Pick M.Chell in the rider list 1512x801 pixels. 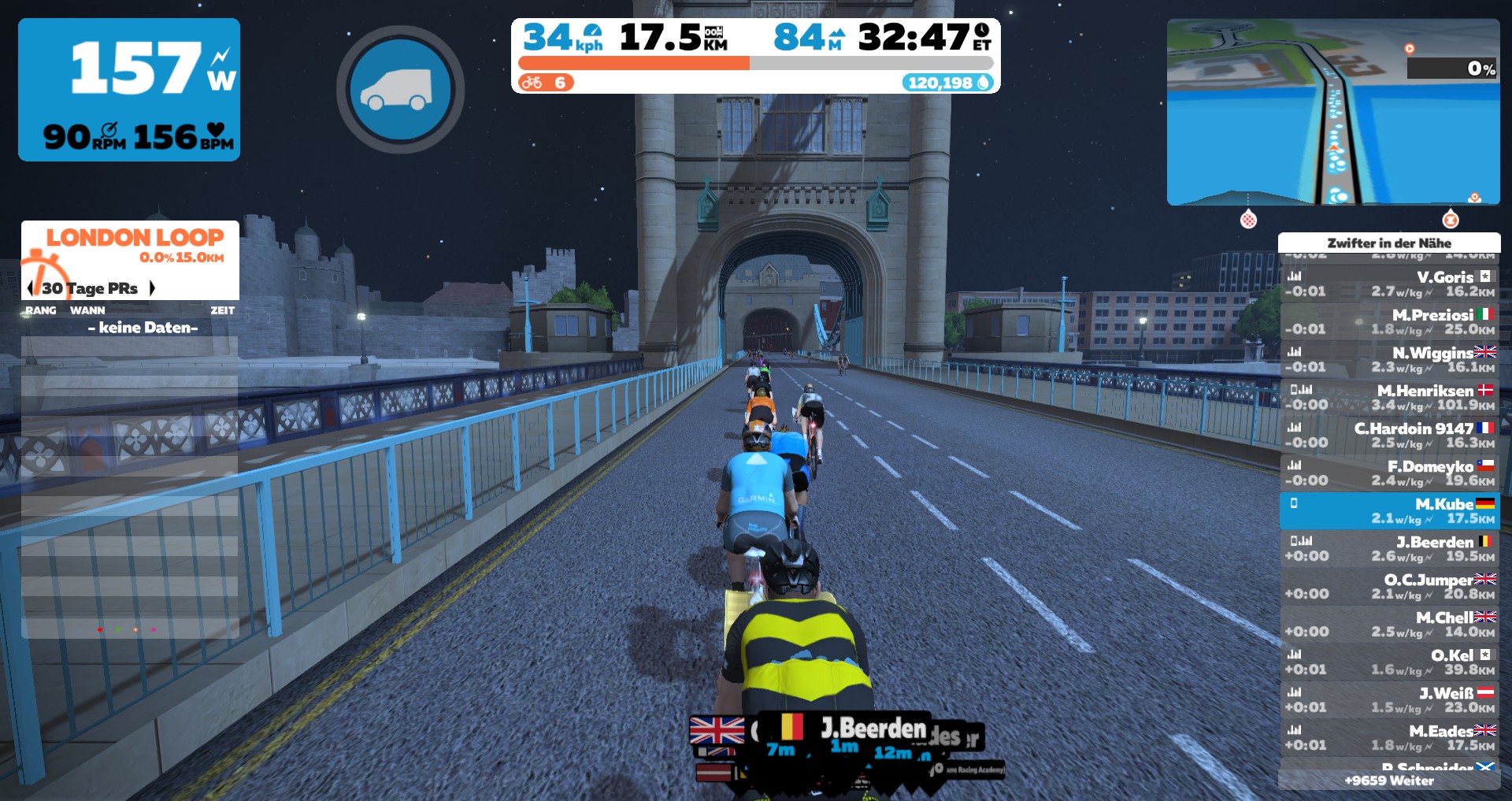coord(1389,625)
